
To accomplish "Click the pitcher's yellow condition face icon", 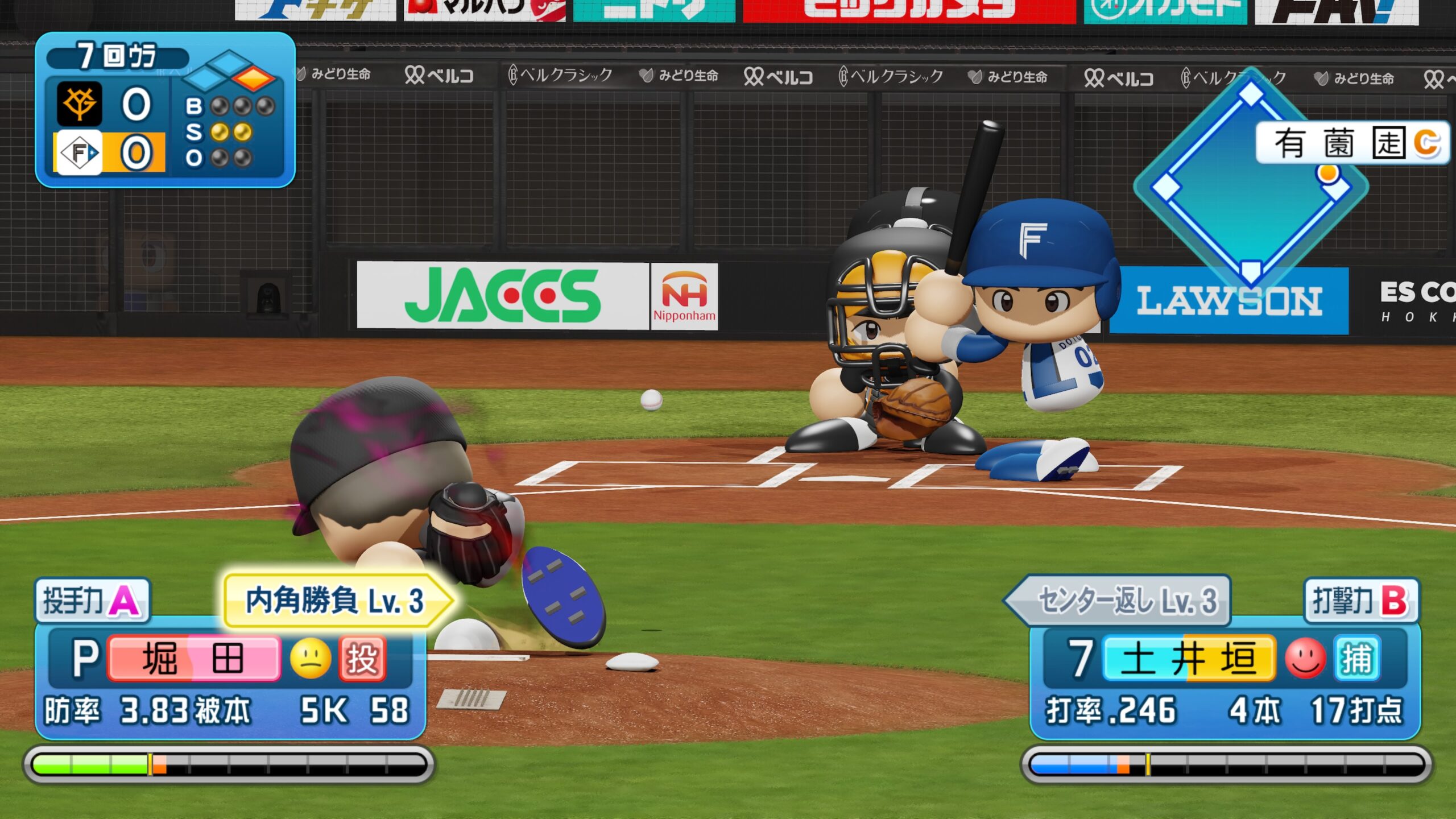I will pyautogui.click(x=311, y=659).
